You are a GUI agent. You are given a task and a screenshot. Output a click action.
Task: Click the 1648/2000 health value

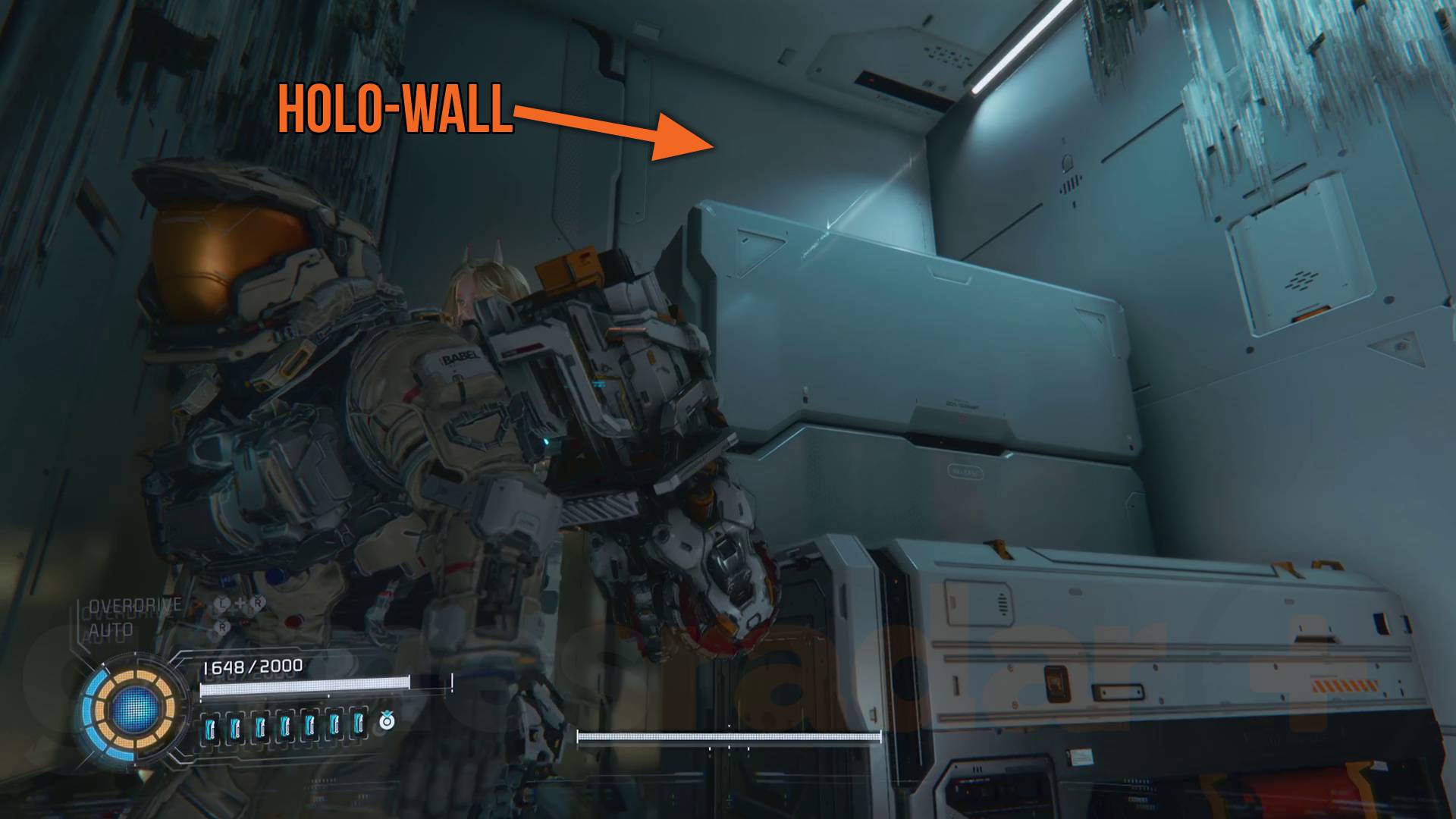point(253,667)
